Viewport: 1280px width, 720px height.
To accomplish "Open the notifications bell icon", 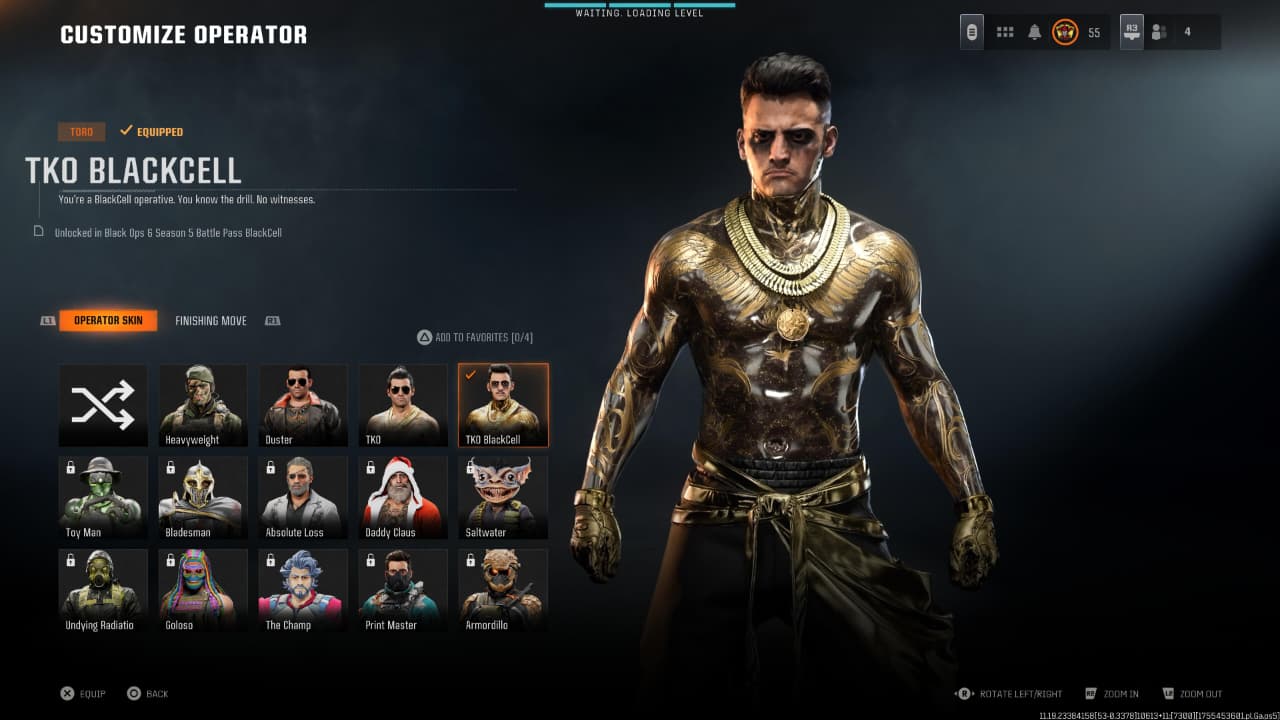I will [x=1034, y=32].
